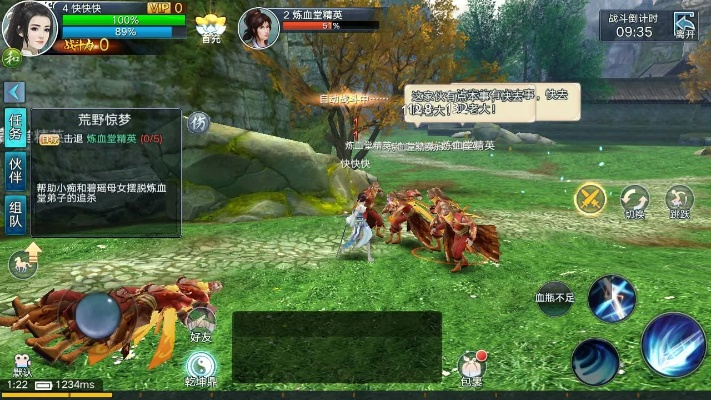The image size is (711, 400).
Task: Activate the large blue slash main attack
Action: point(672,343)
